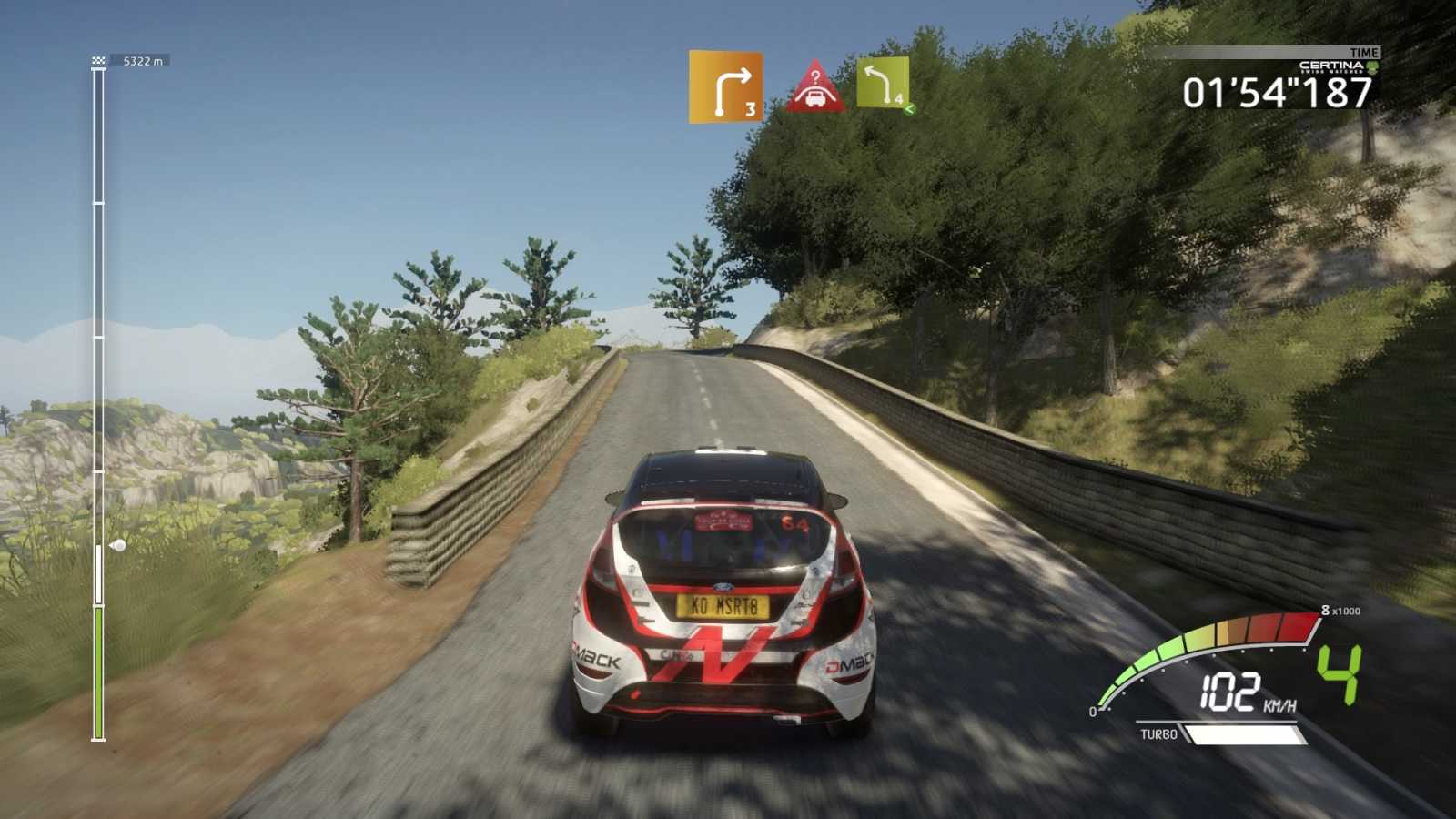Select the checkered finish flag icon
This screenshot has height=819, width=1456.
coord(98,61)
